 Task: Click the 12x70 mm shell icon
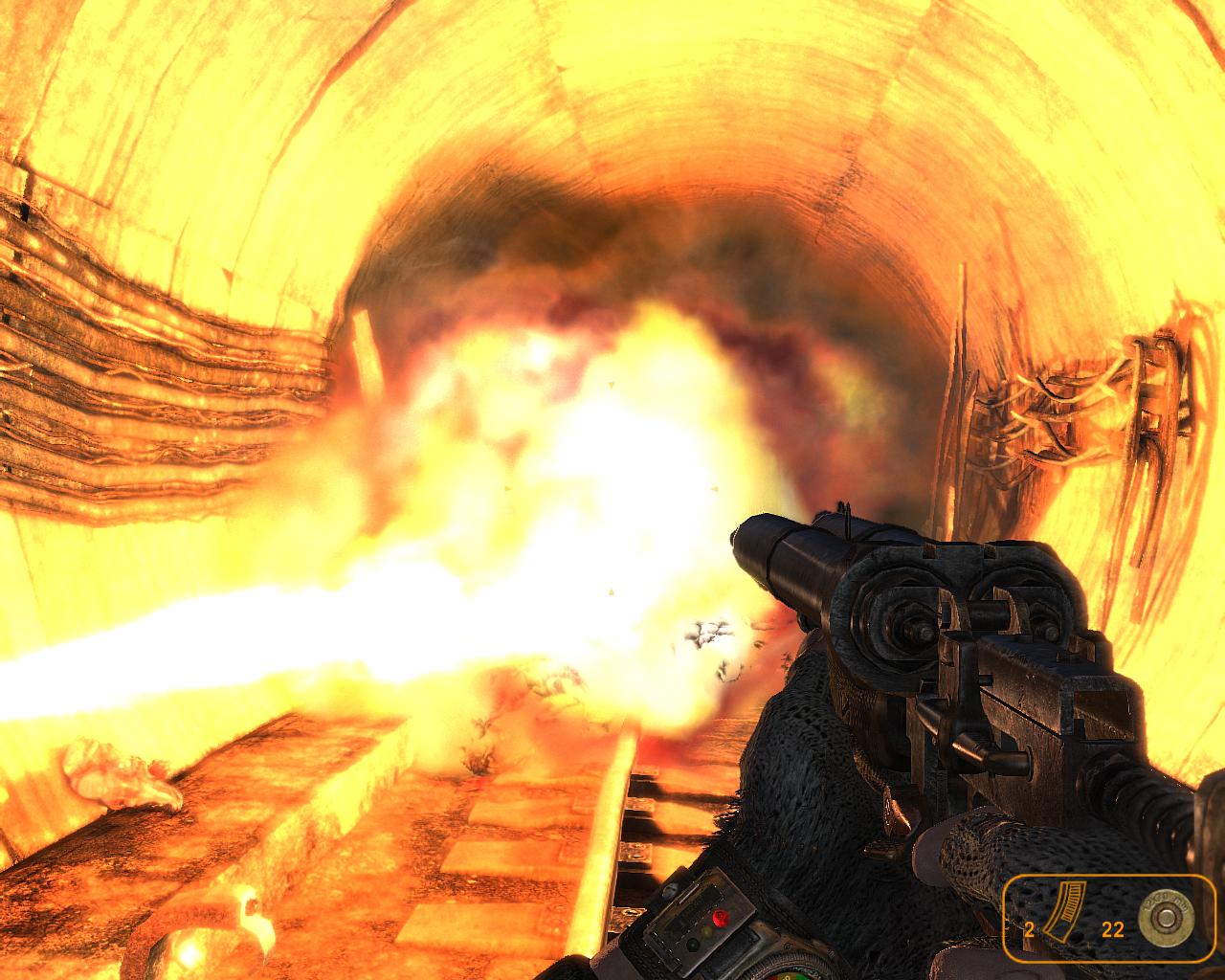click(x=1166, y=917)
